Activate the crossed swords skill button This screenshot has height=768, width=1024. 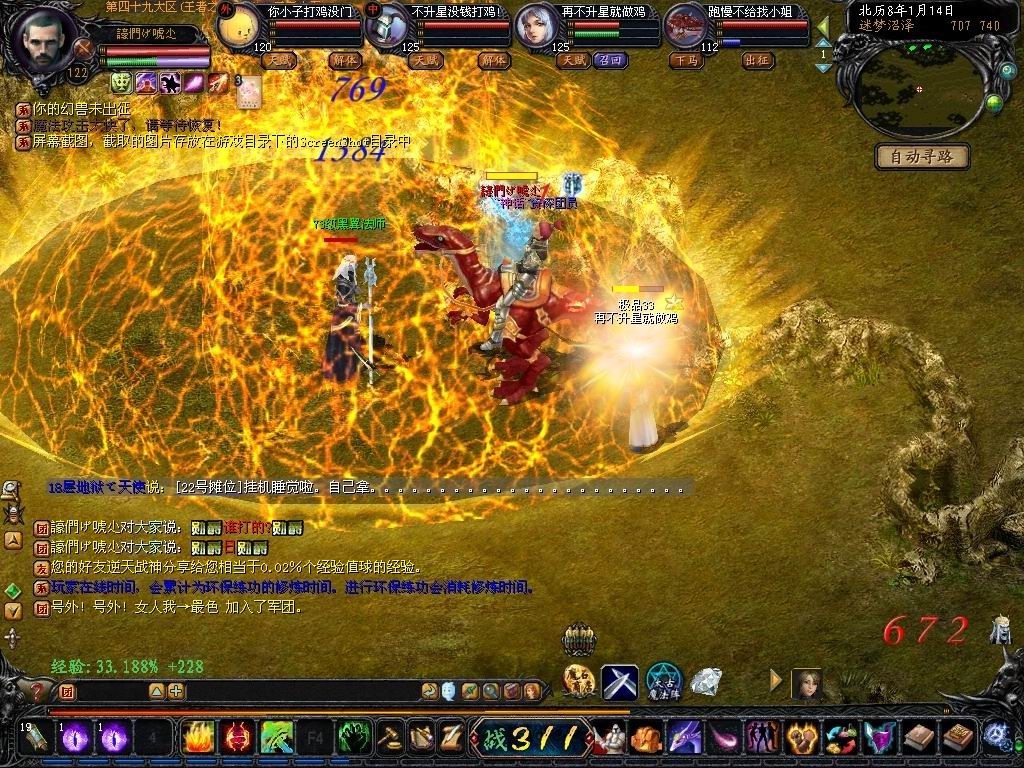619,683
